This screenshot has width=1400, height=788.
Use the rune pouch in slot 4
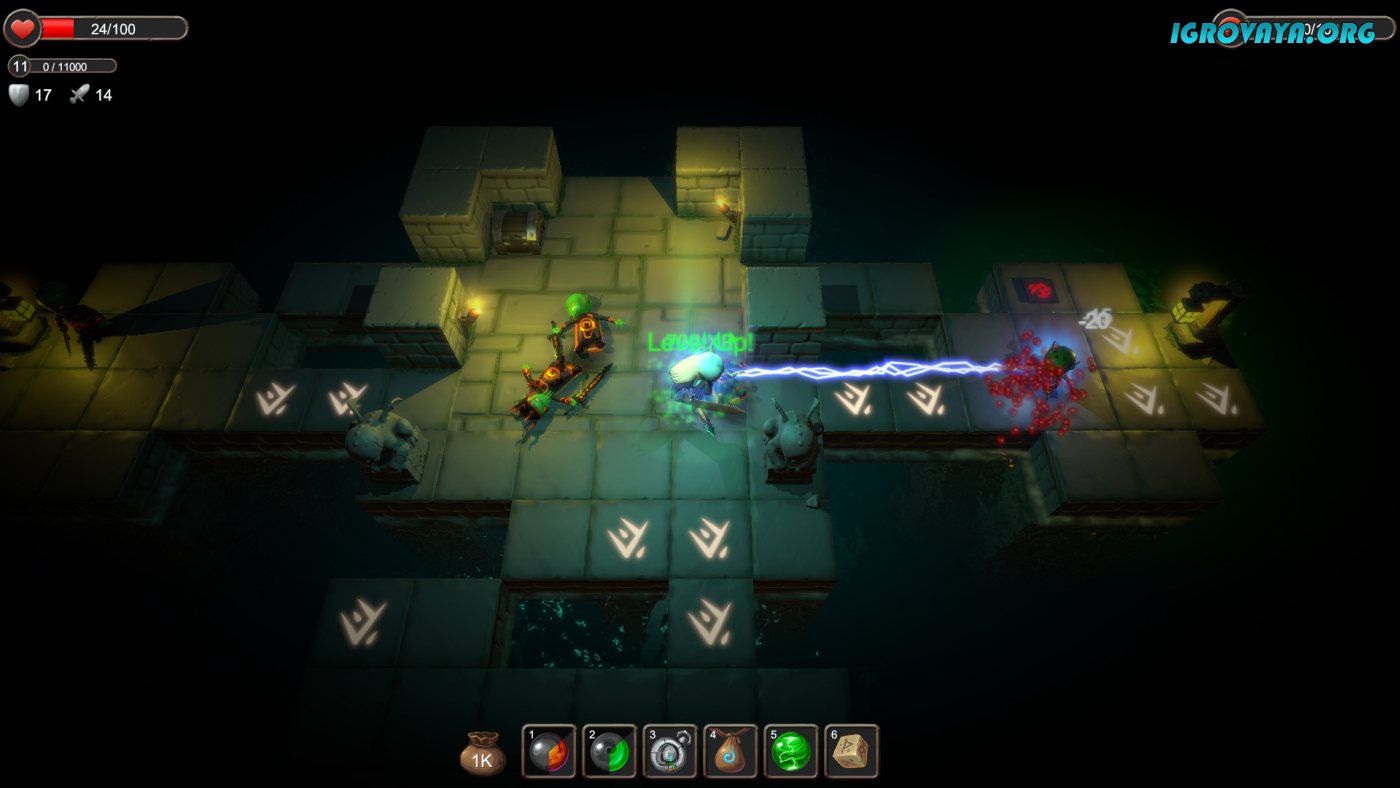(731, 751)
